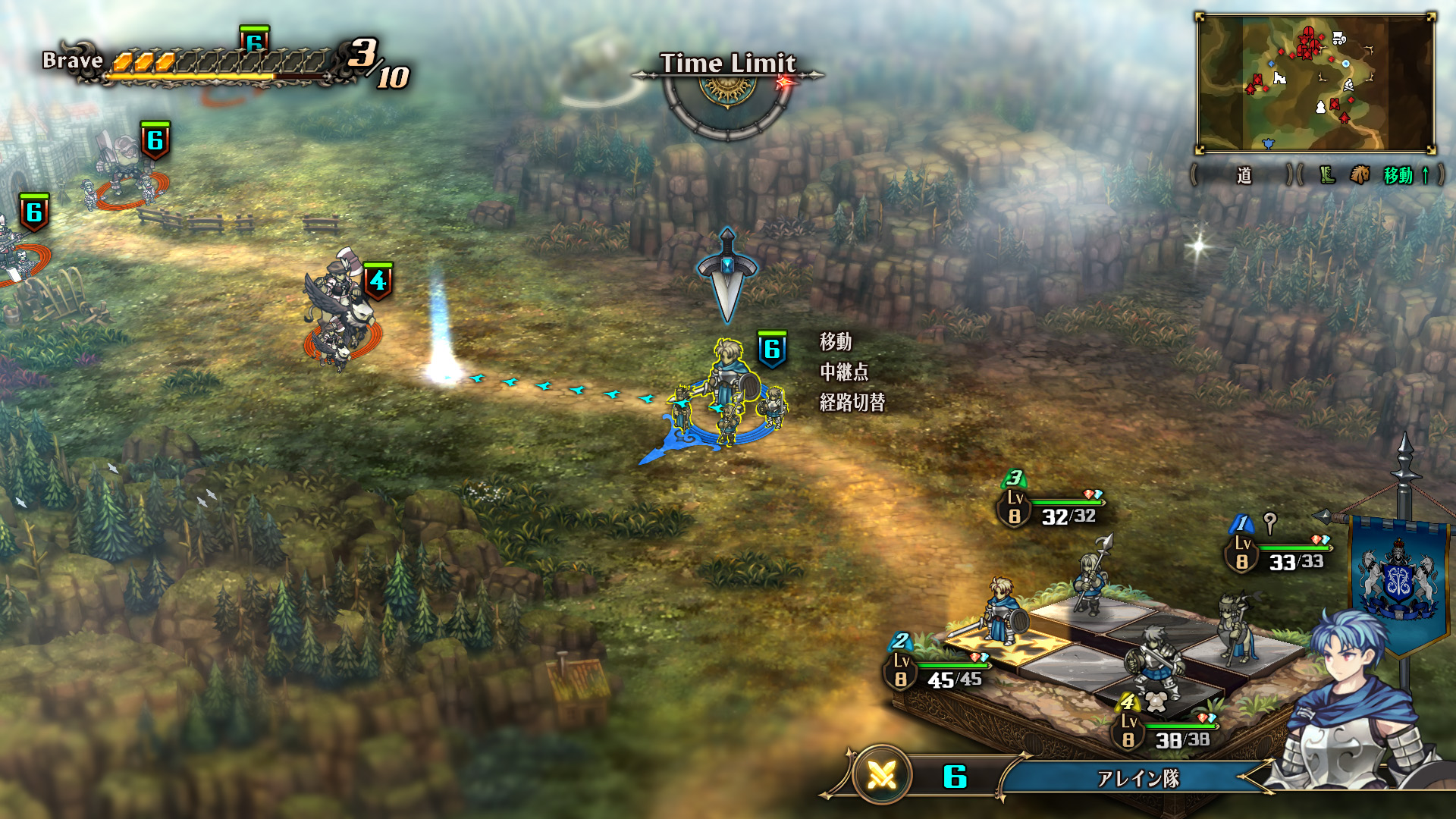Target the enemy gryphon rider unit
The width and height of the screenshot is (1456, 819).
(x=340, y=311)
